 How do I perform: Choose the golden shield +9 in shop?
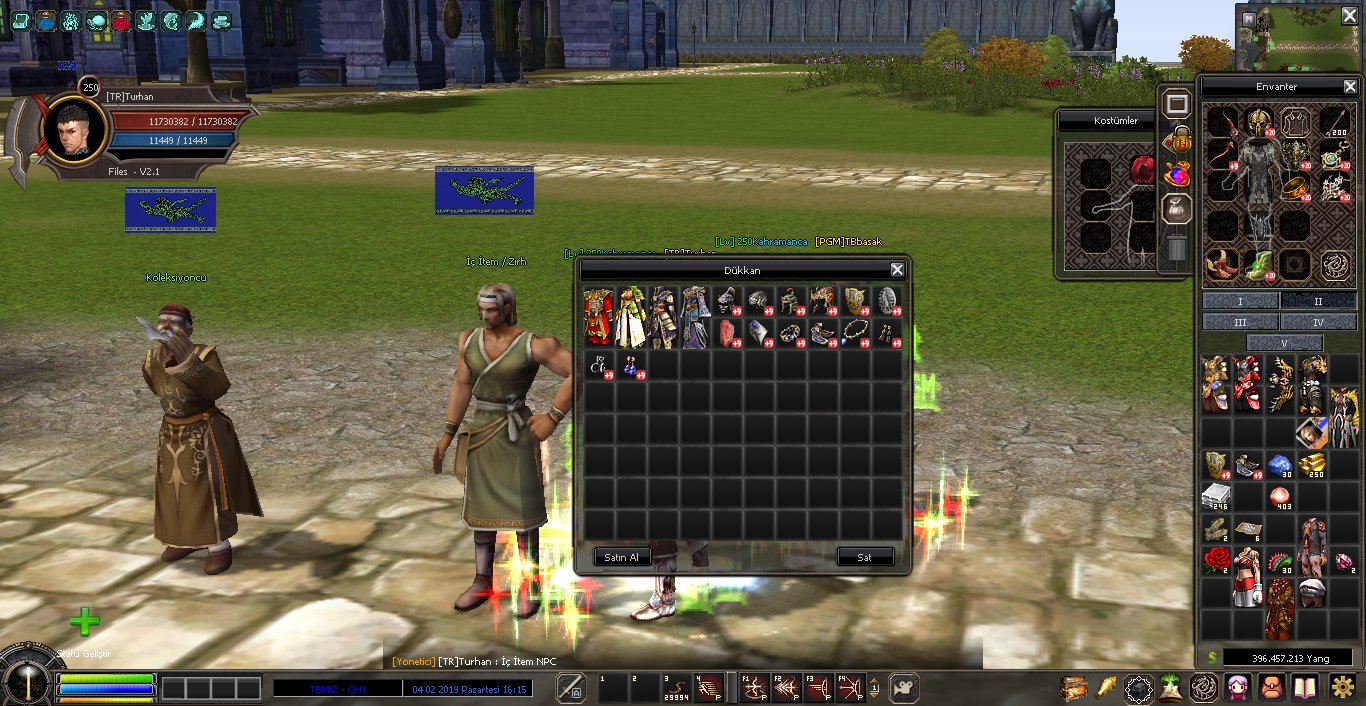tap(855, 302)
